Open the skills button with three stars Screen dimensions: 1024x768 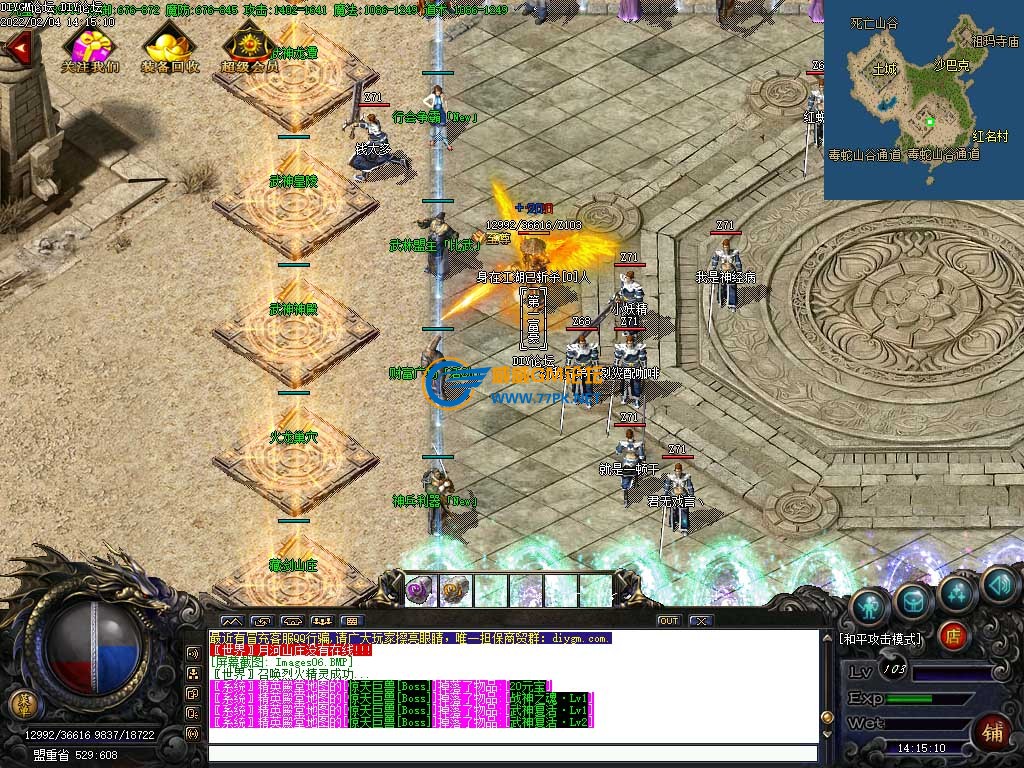pos(957,592)
